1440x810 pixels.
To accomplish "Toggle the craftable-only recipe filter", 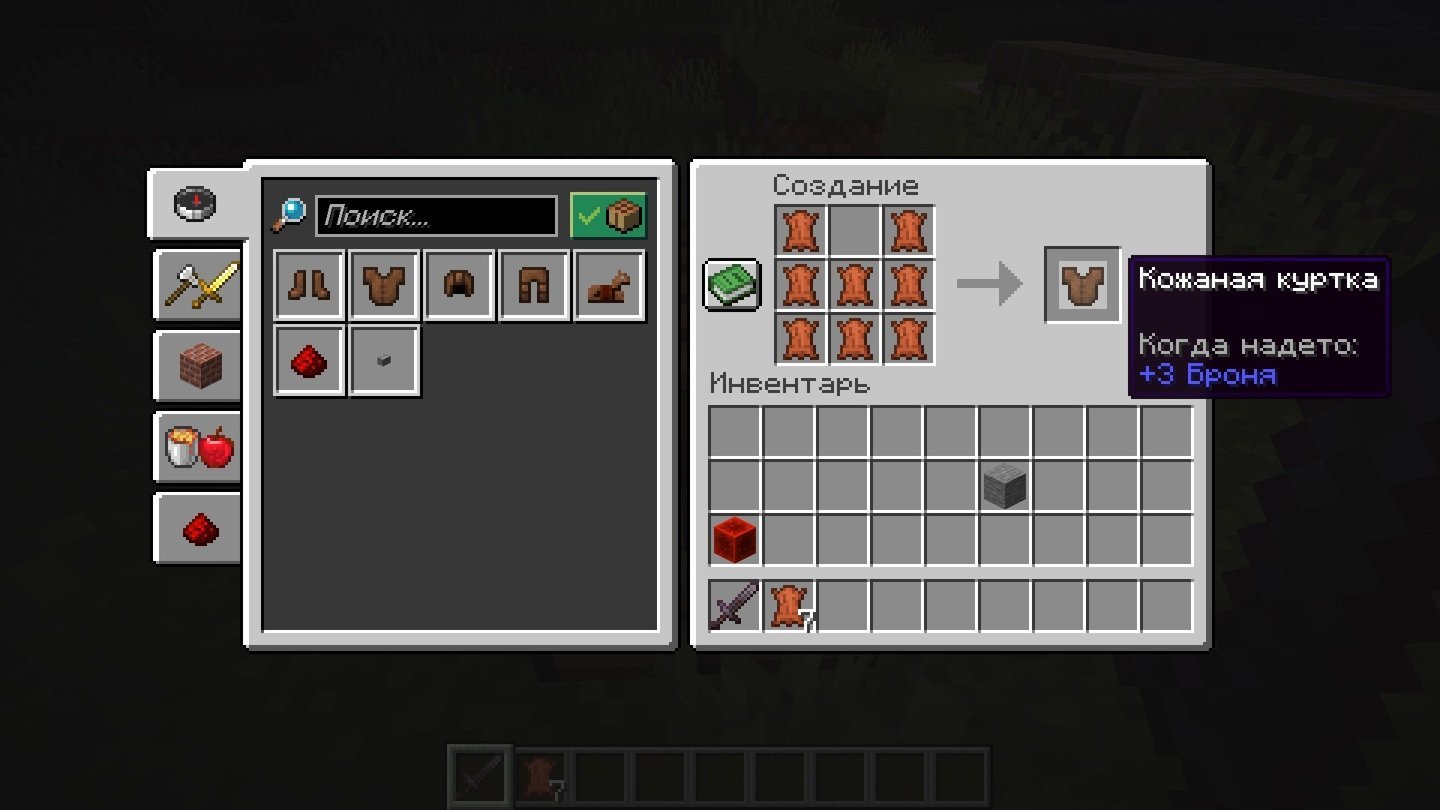I will [608, 216].
